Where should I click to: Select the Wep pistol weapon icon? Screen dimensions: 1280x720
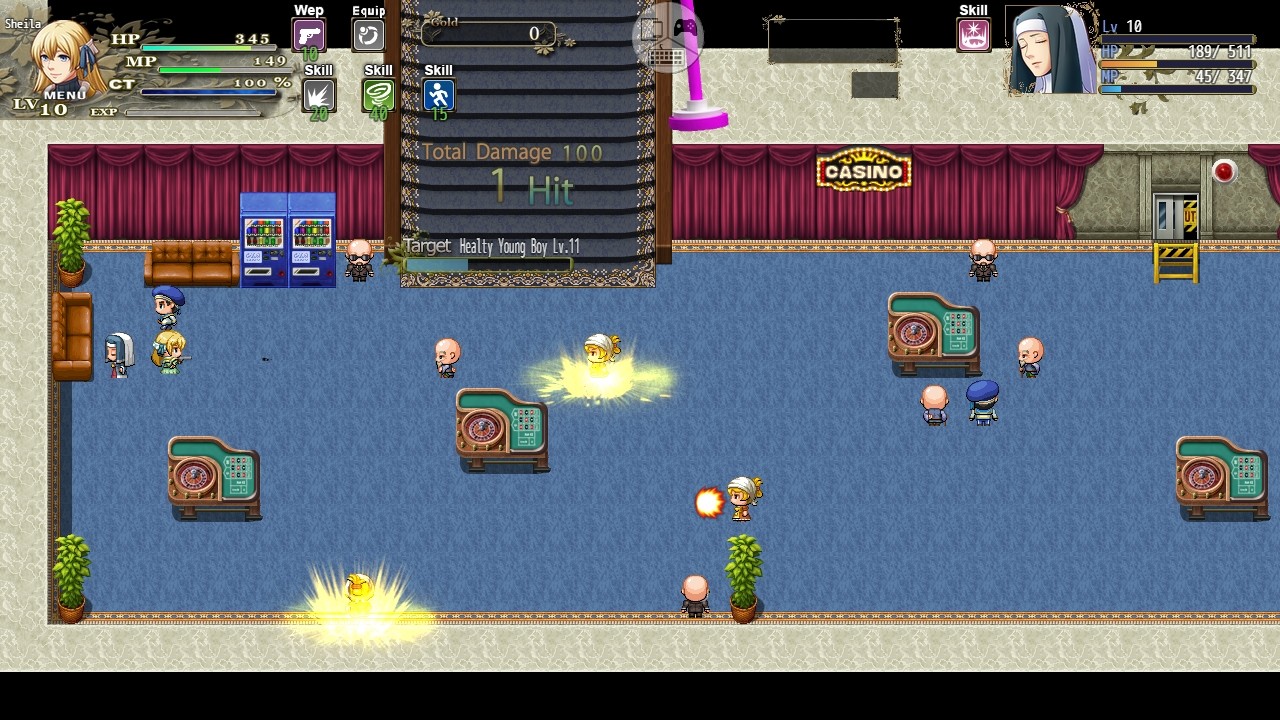[x=307, y=33]
